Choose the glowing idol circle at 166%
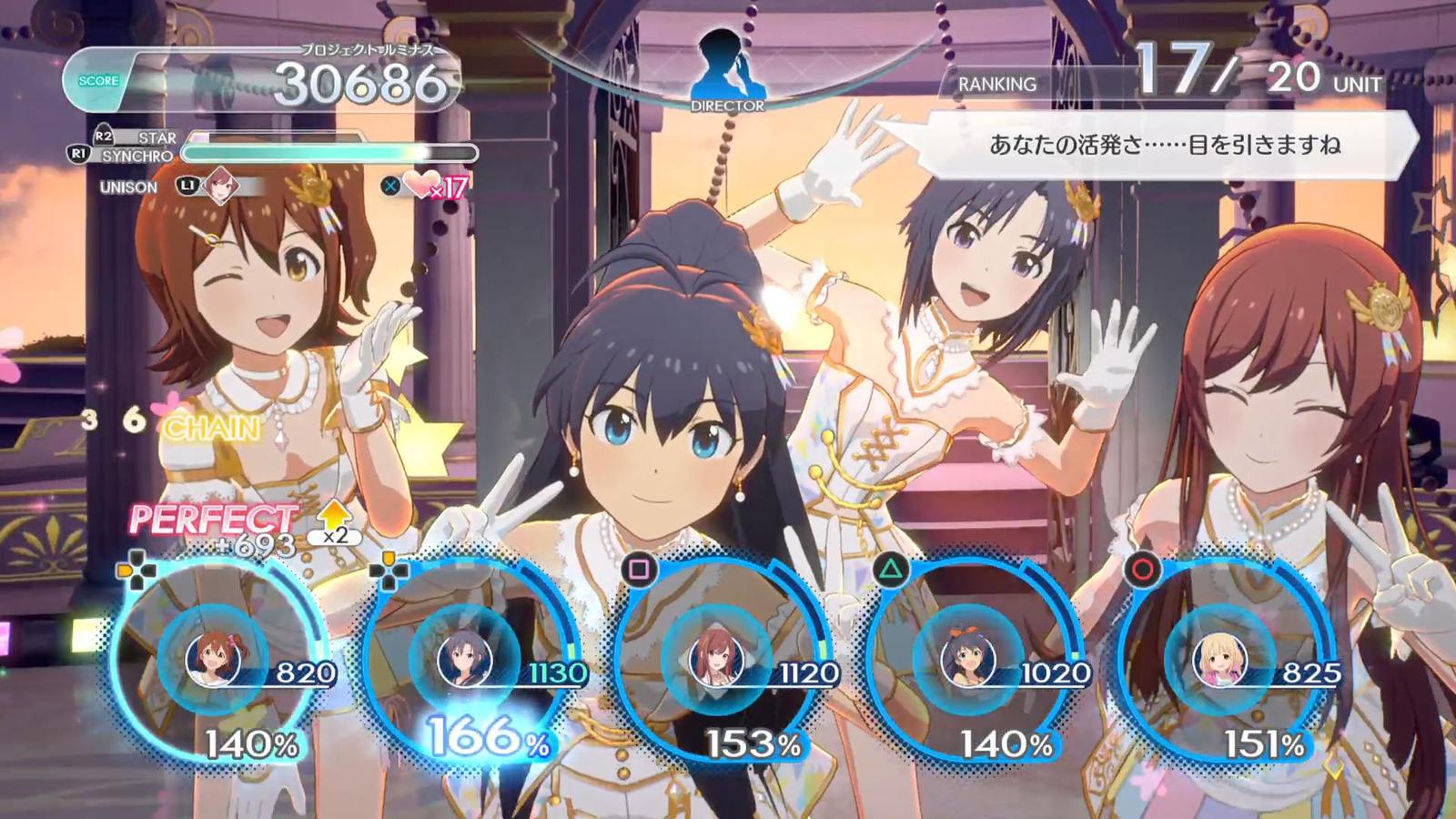 466,657
